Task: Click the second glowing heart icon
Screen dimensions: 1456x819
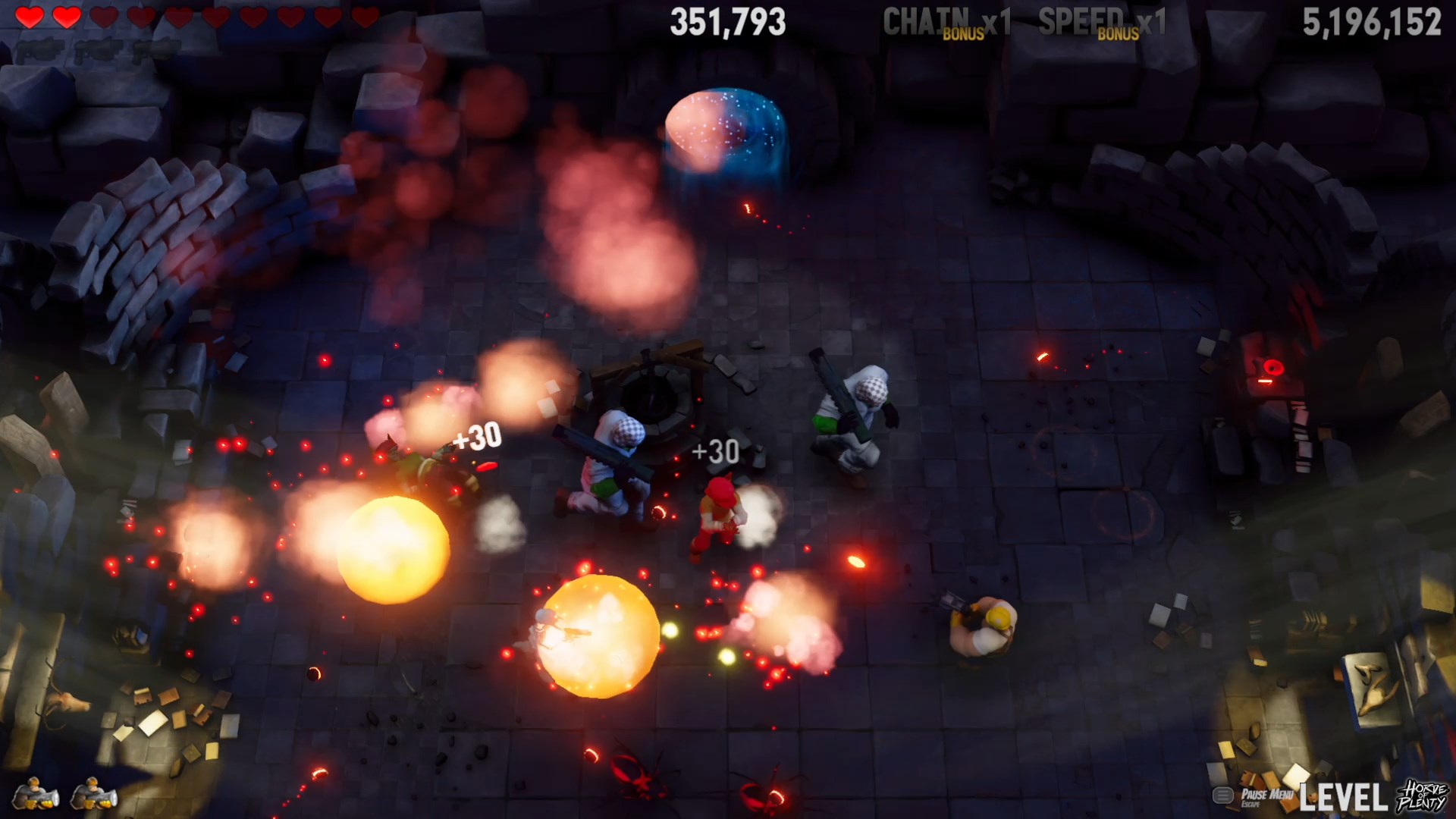Action: [67, 16]
